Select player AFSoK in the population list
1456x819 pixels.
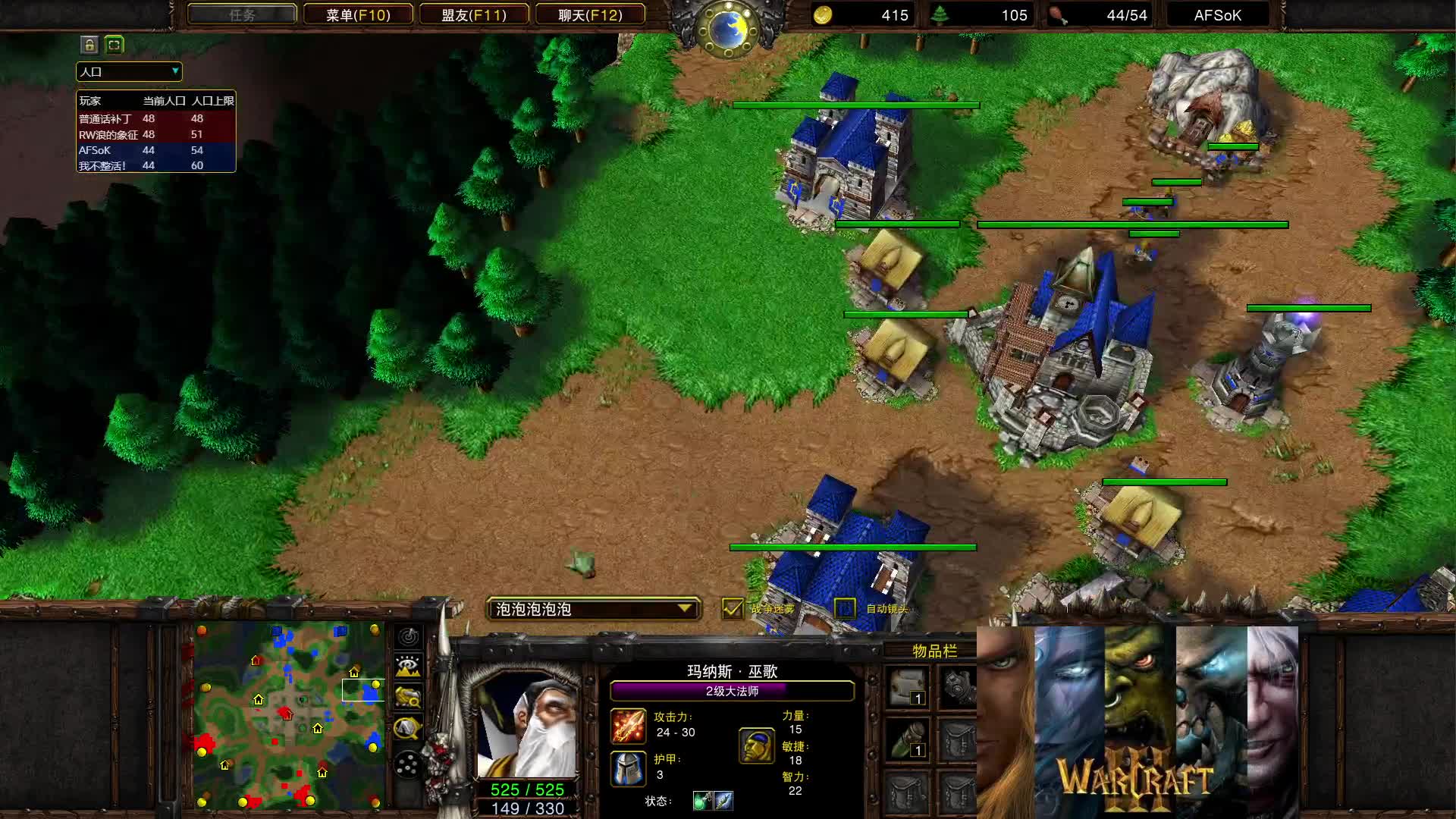click(95, 150)
